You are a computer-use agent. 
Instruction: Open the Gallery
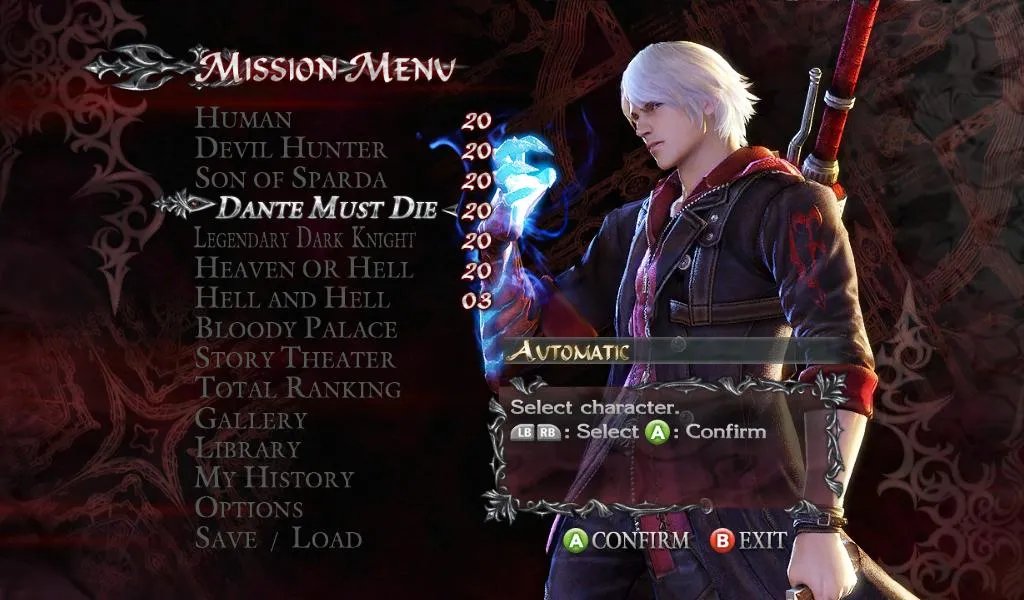[x=250, y=418]
